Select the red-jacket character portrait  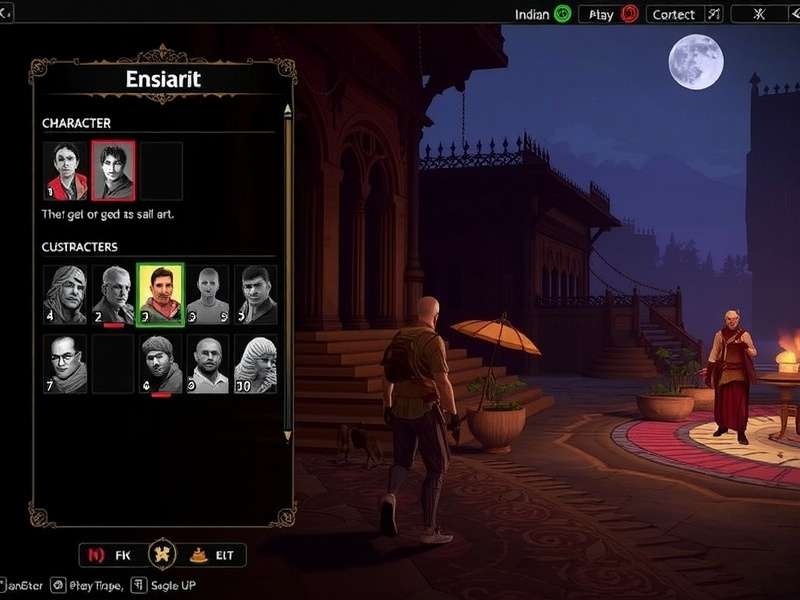point(65,170)
